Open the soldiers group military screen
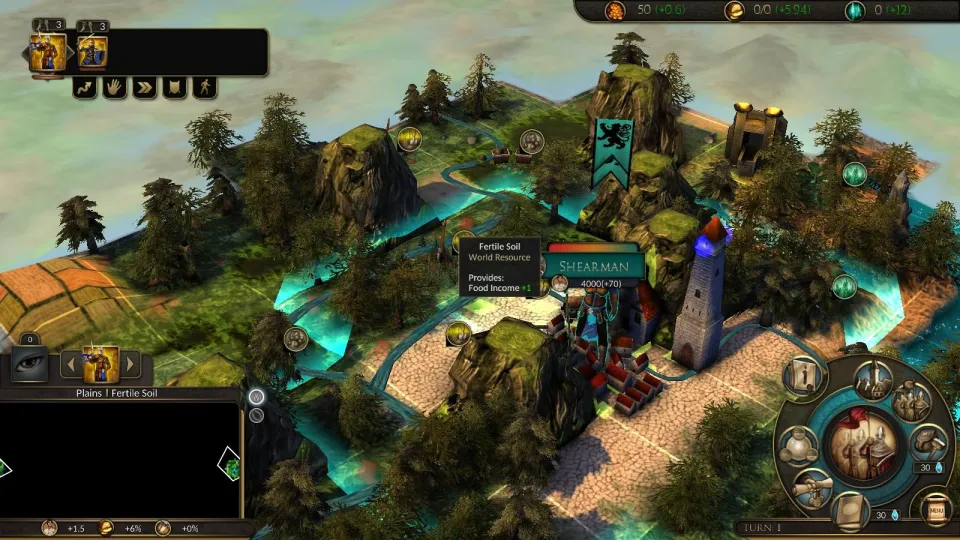Viewport: 960px width, 540px height. [x=911, y=401]
